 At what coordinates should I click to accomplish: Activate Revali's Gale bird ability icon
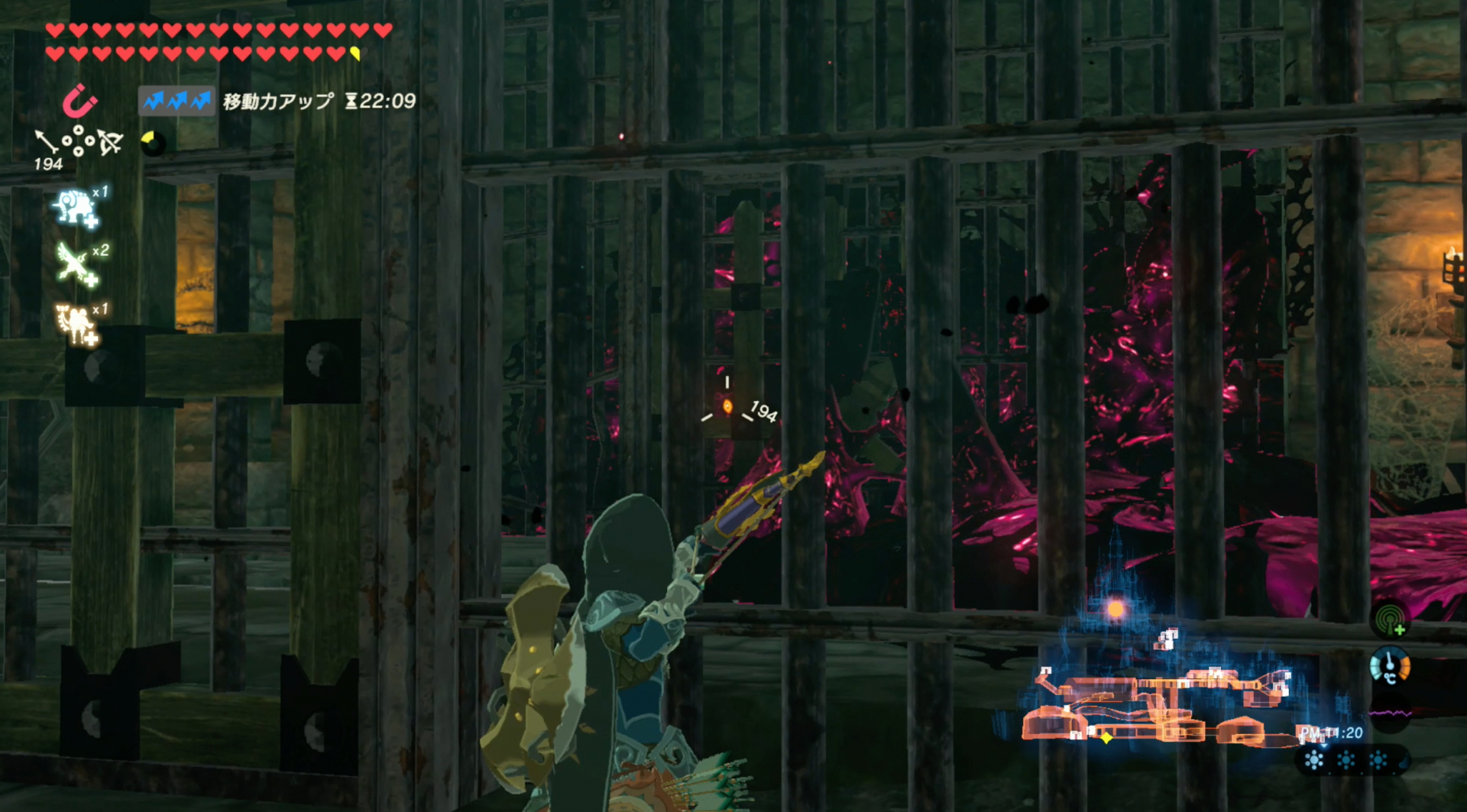[75, 264]
